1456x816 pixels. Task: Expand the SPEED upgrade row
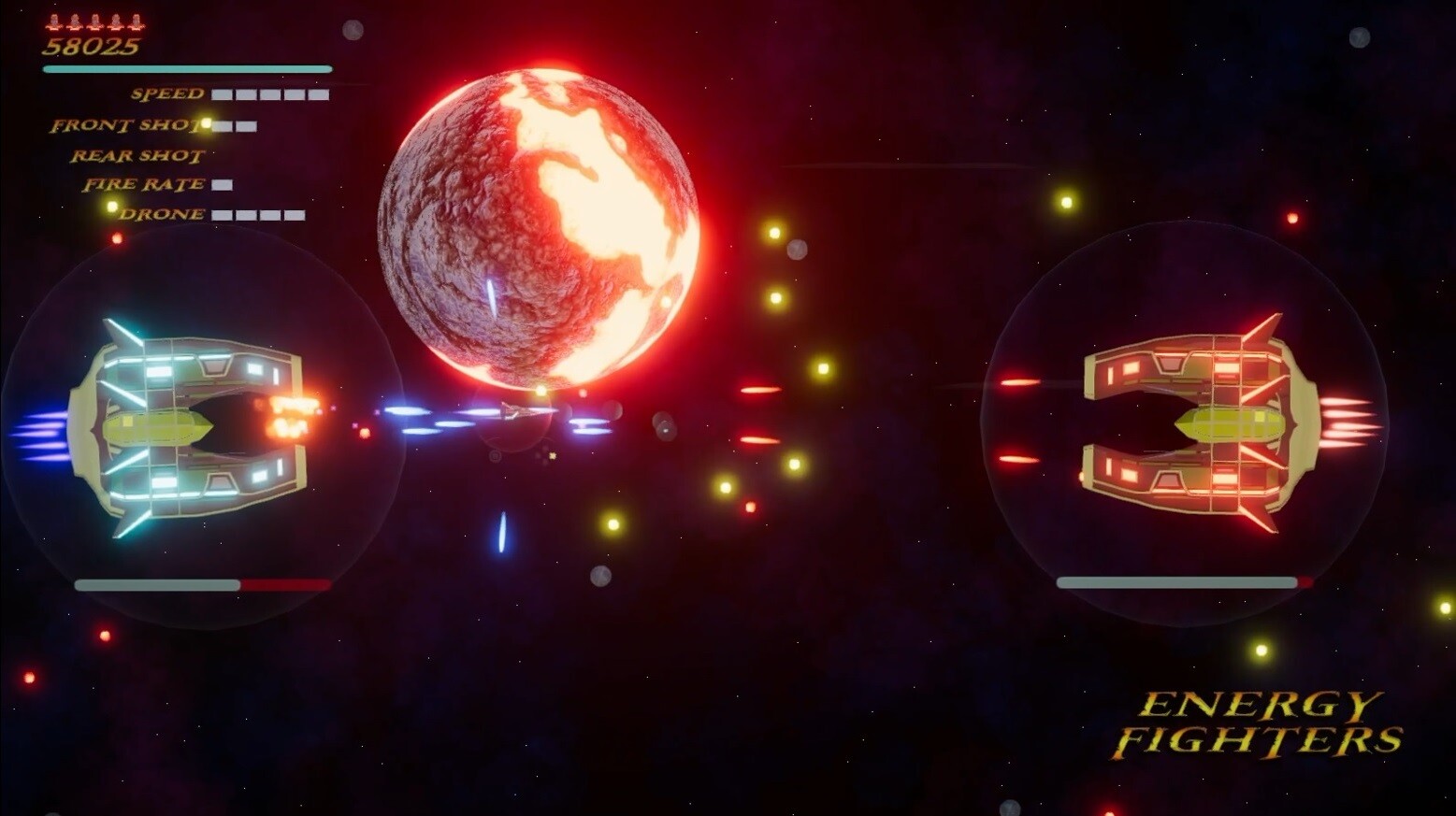(168, 93)
